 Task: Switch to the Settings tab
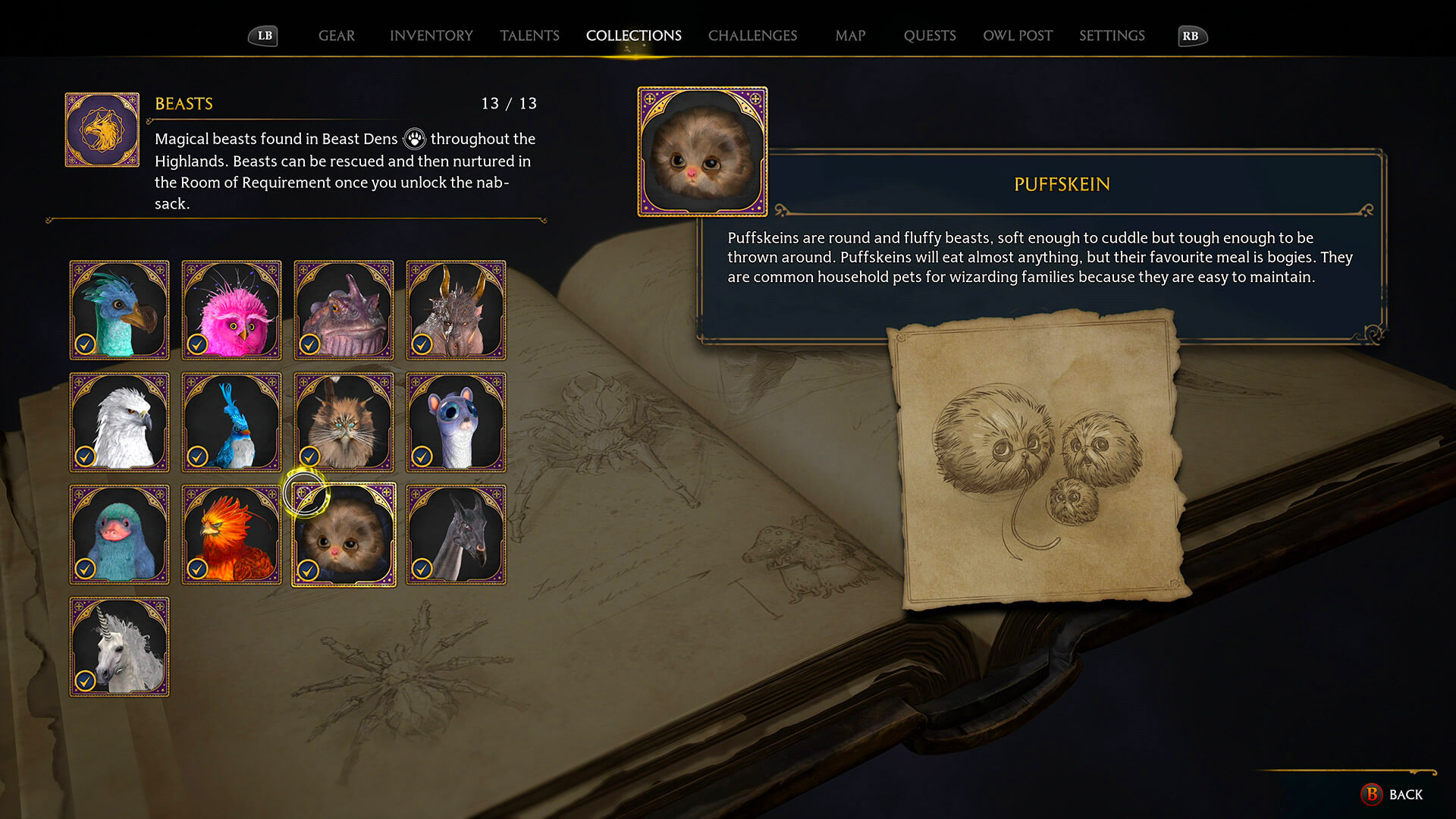tap(1112, 36)
